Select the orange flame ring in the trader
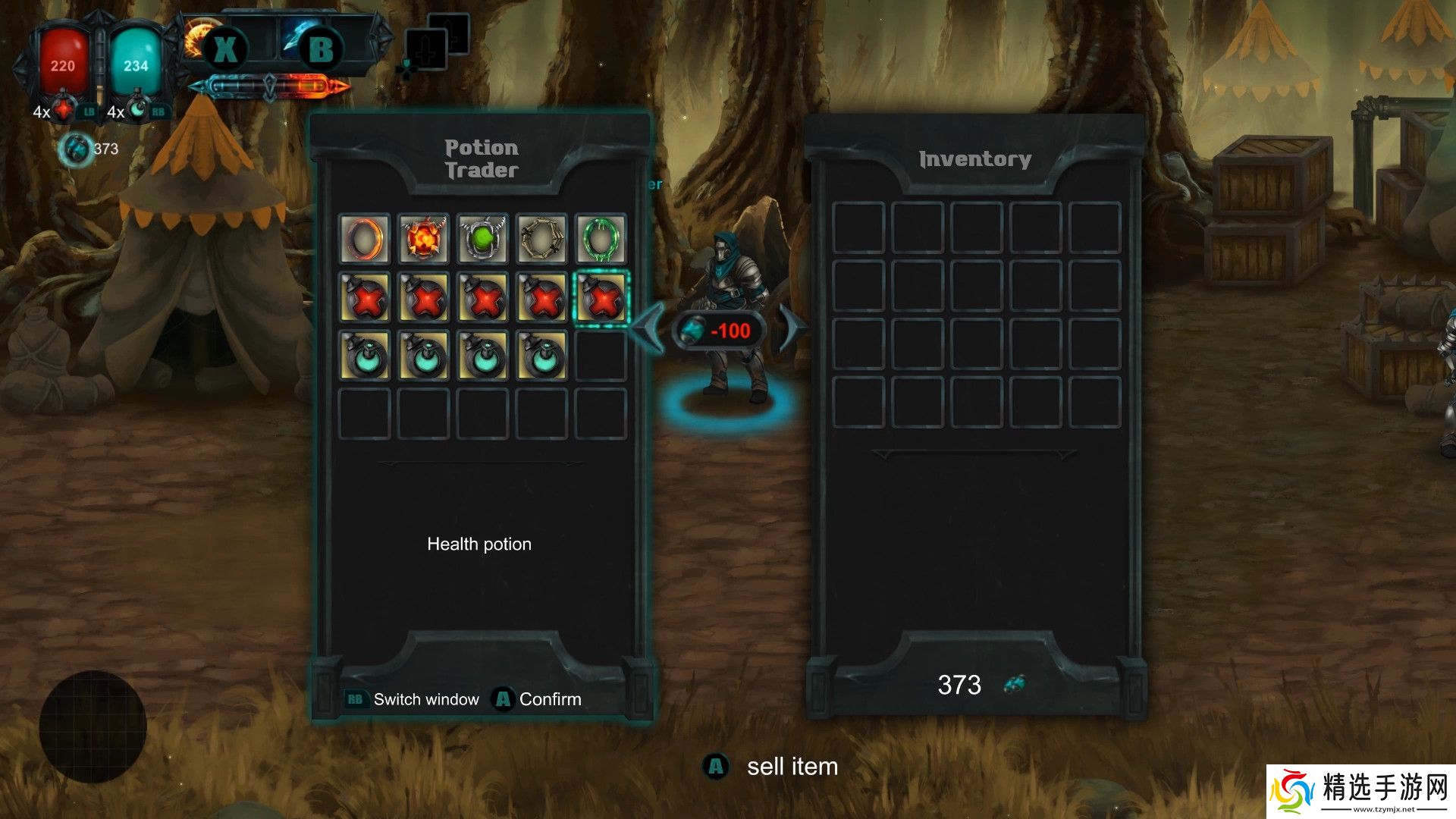This screenshot has width=1456, height=819. (x=364, y=239)
